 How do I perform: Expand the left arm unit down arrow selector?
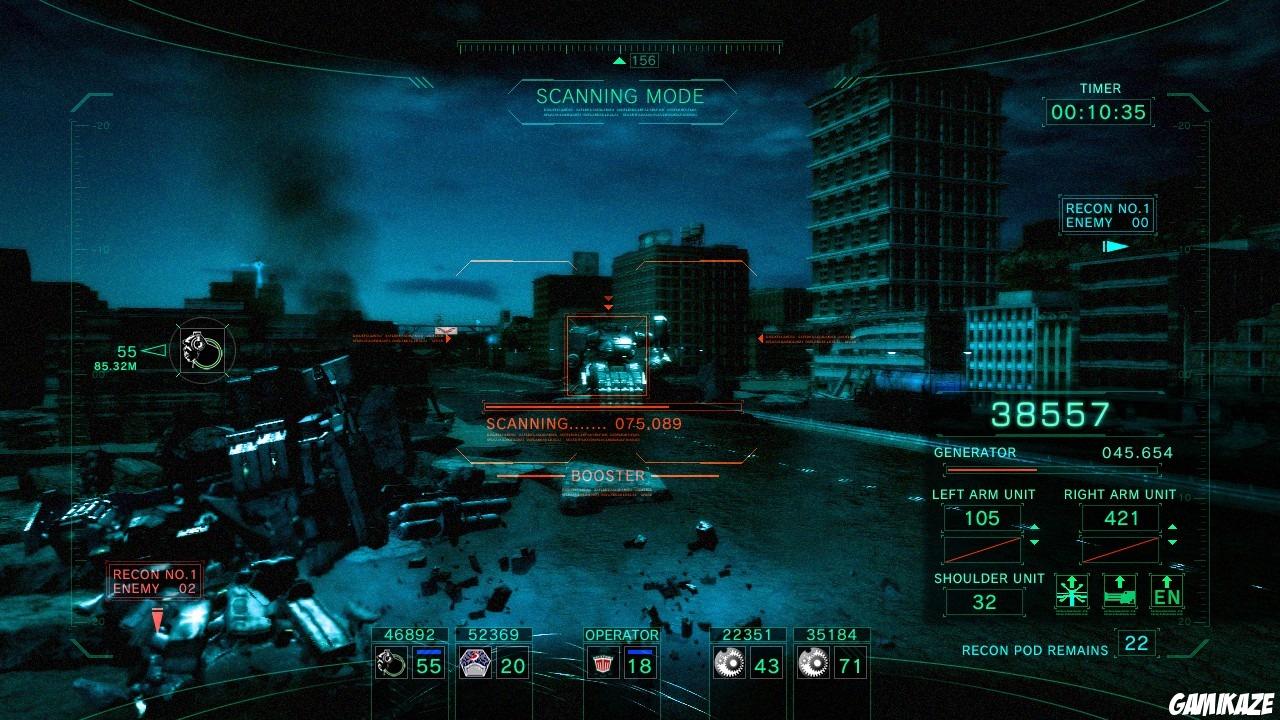[x=1034, y=542]
